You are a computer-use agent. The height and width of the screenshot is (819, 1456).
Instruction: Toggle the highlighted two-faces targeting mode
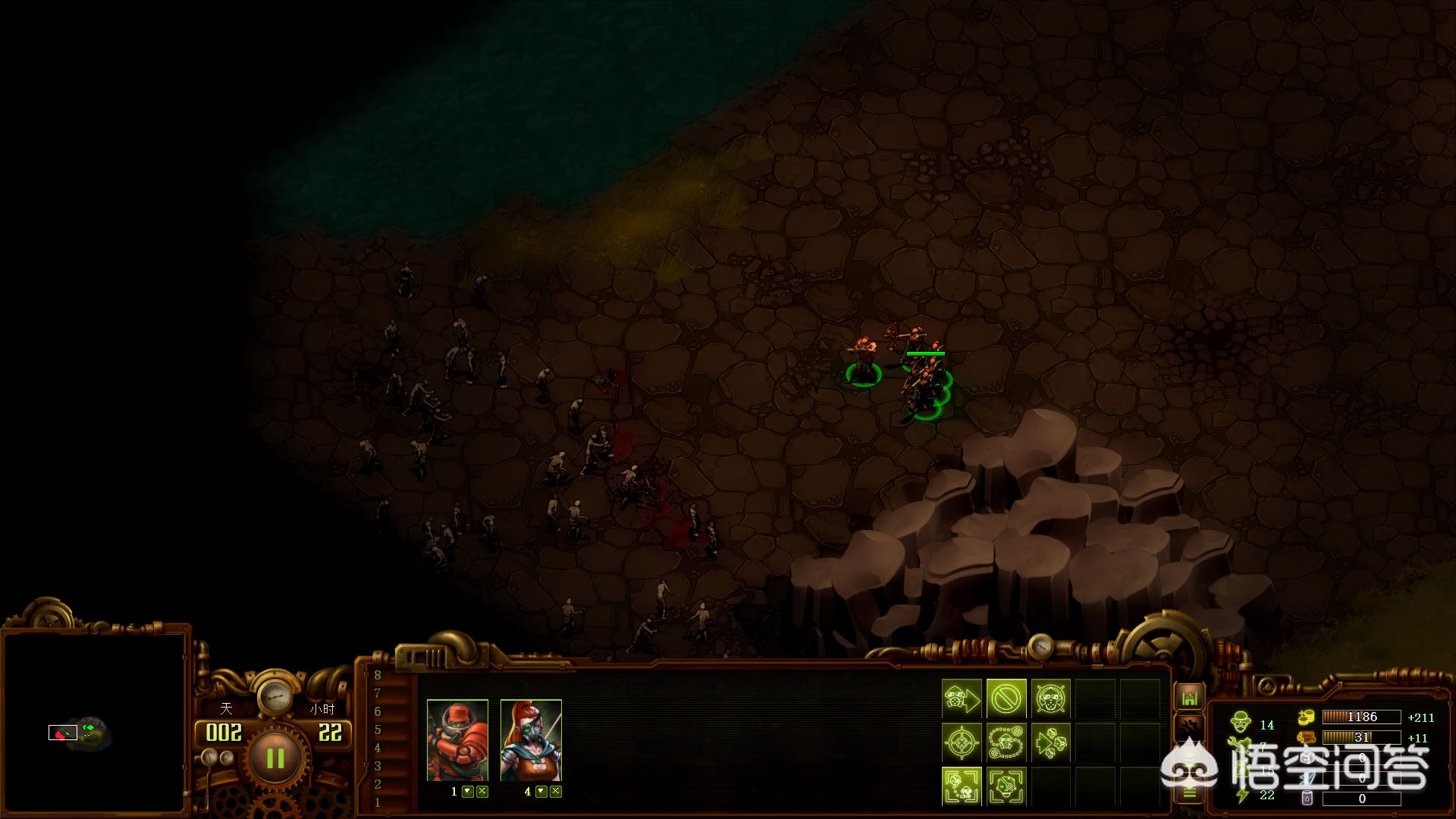(x=962, y=786)
